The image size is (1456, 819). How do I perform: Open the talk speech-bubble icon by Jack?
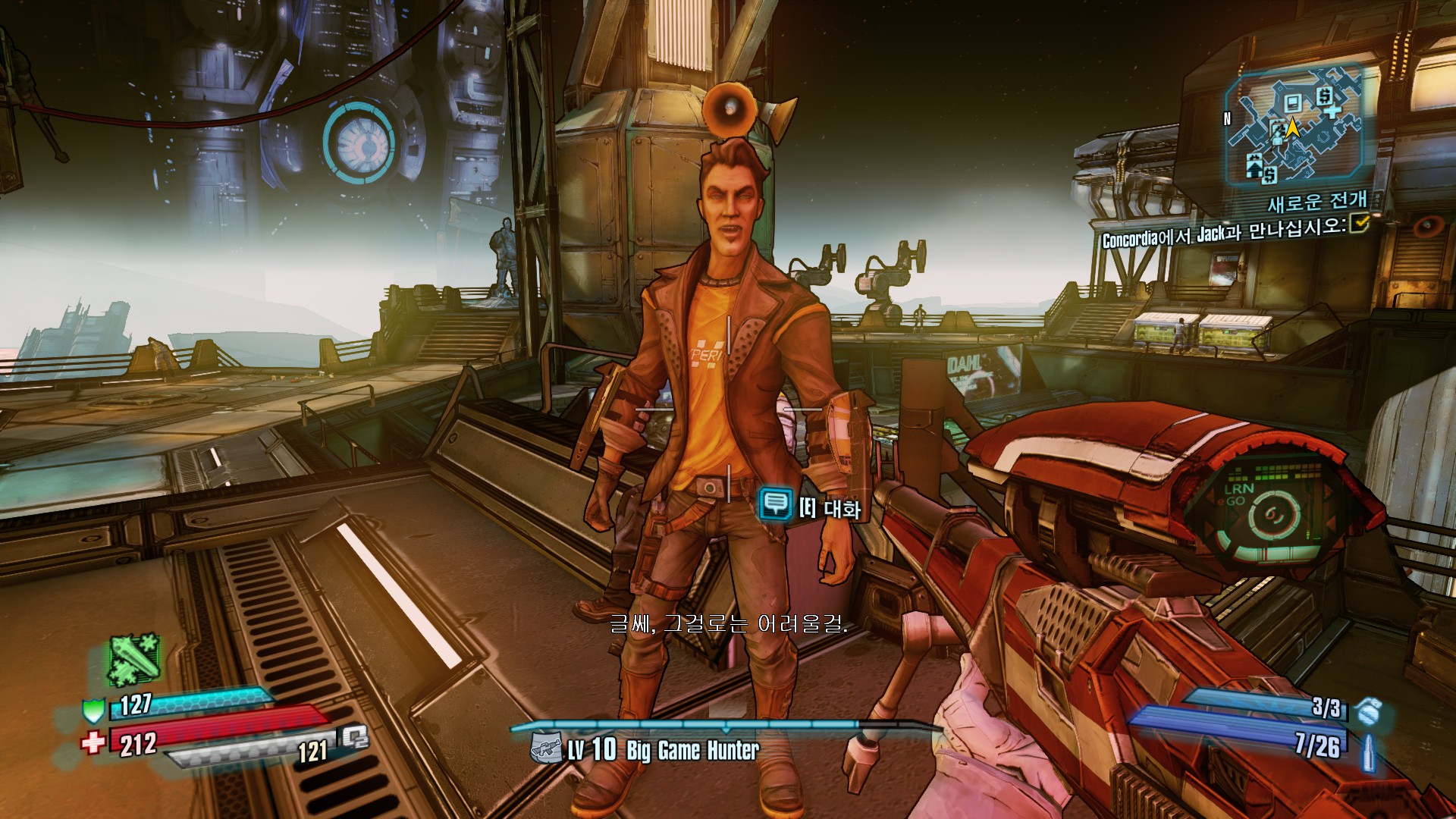click(775, 503)
